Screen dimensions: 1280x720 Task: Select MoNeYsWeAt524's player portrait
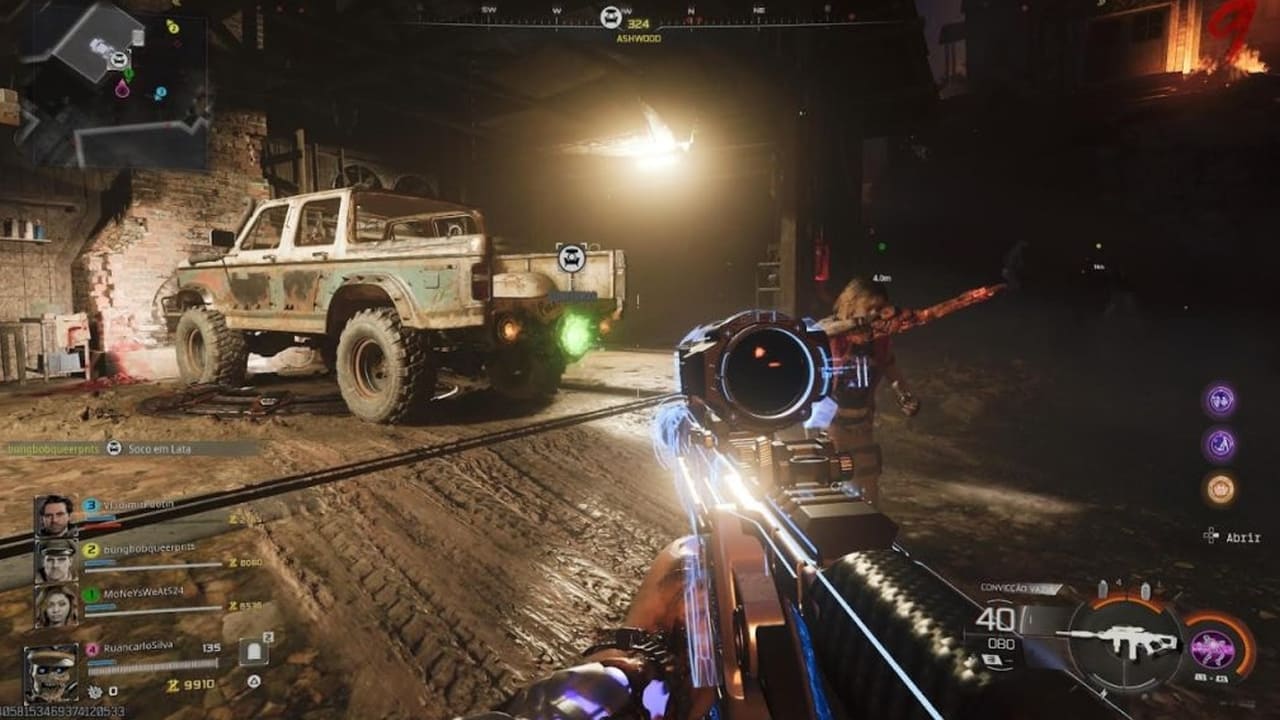(x=55, y=604)
